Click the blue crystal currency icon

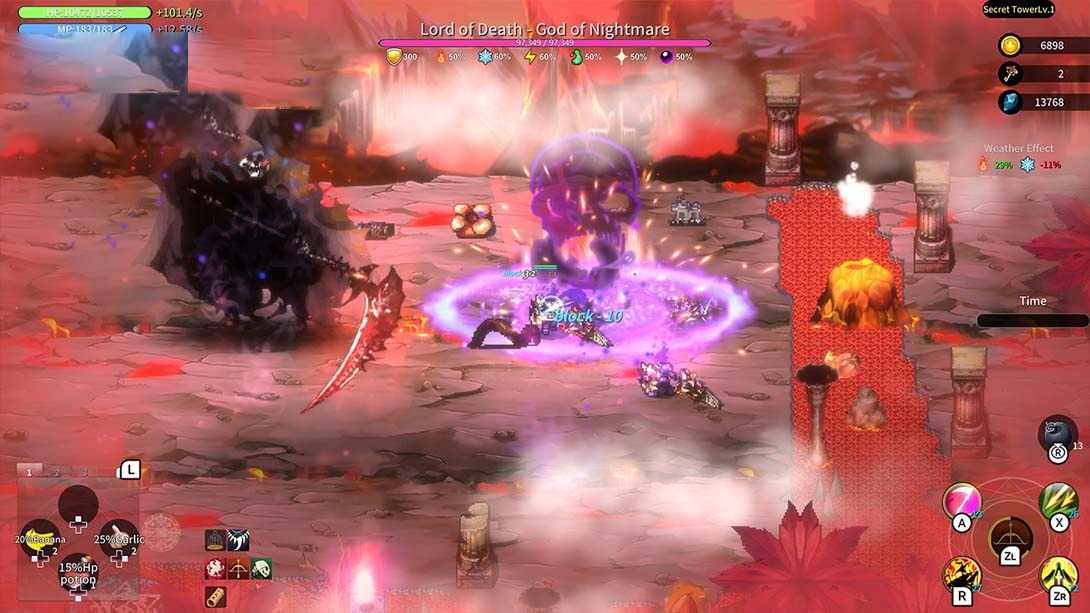[1010, 102]
